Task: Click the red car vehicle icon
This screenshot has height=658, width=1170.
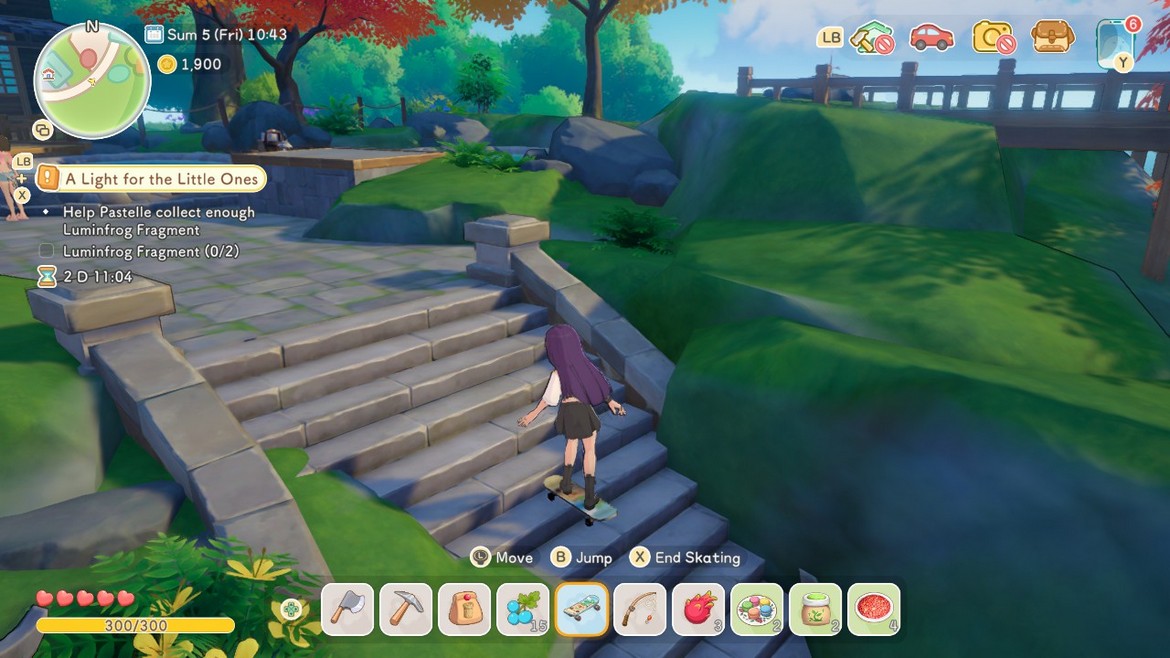Action: (x=931, y=38)
